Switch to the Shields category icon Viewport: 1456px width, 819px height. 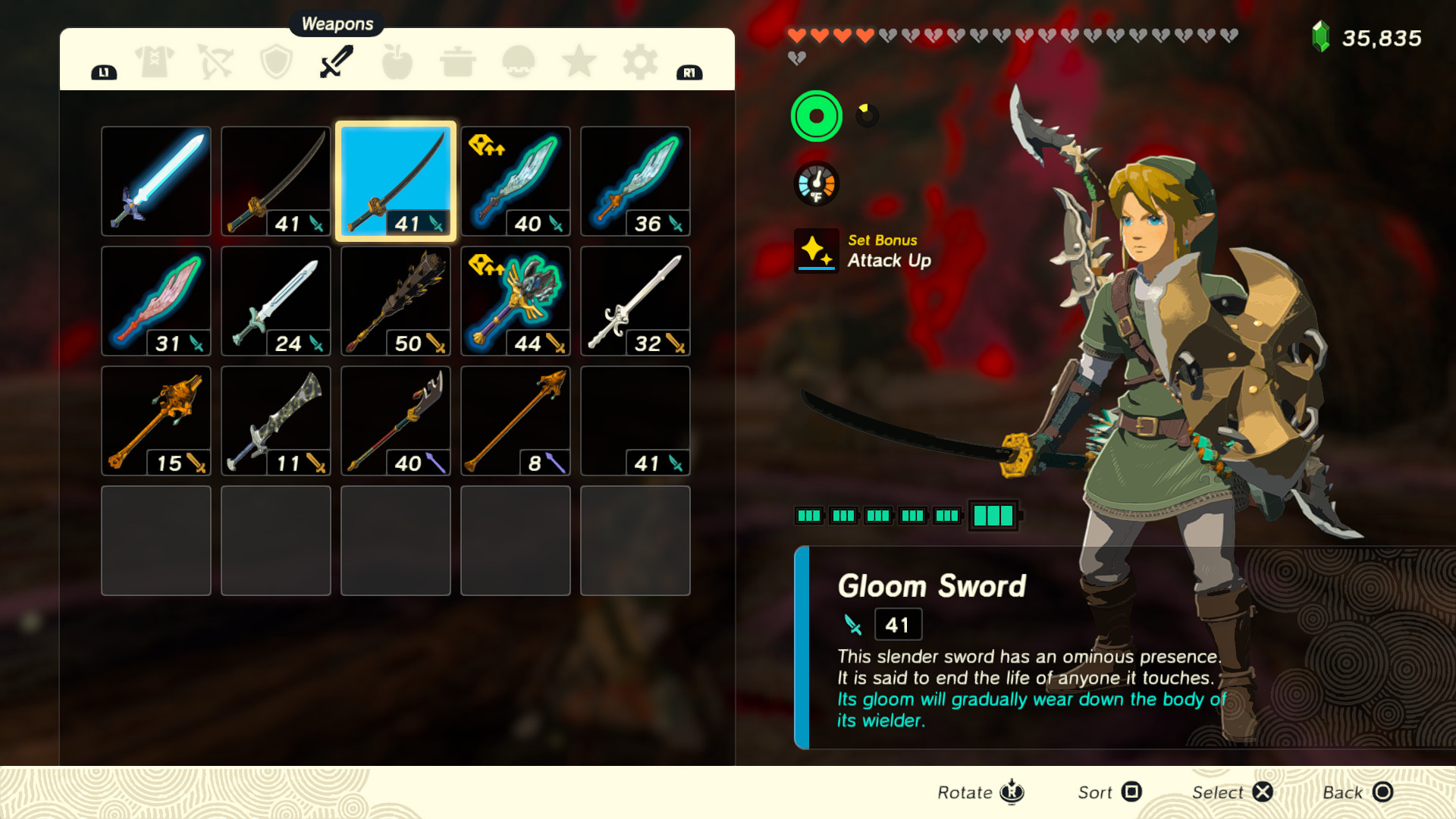coord(276,61)
